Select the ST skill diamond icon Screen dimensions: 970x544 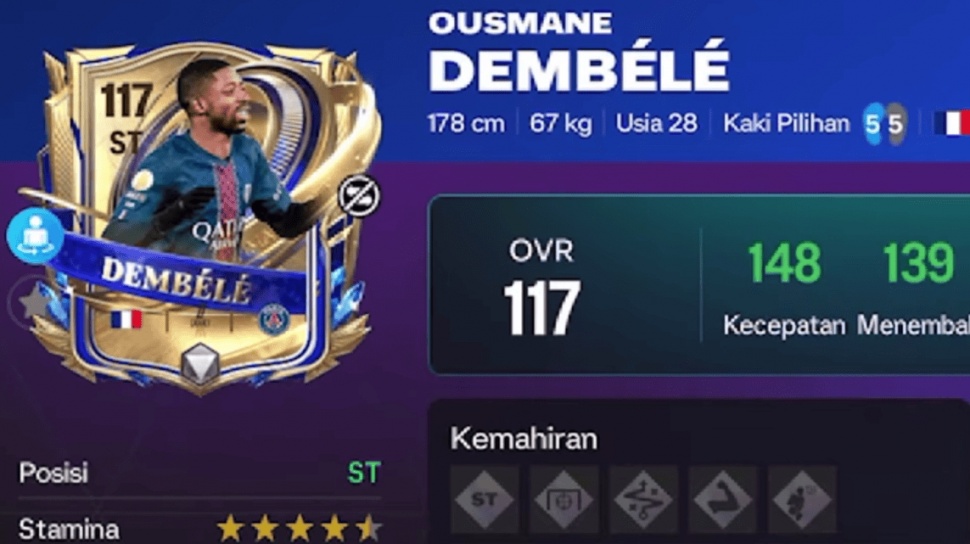(485, 498)
